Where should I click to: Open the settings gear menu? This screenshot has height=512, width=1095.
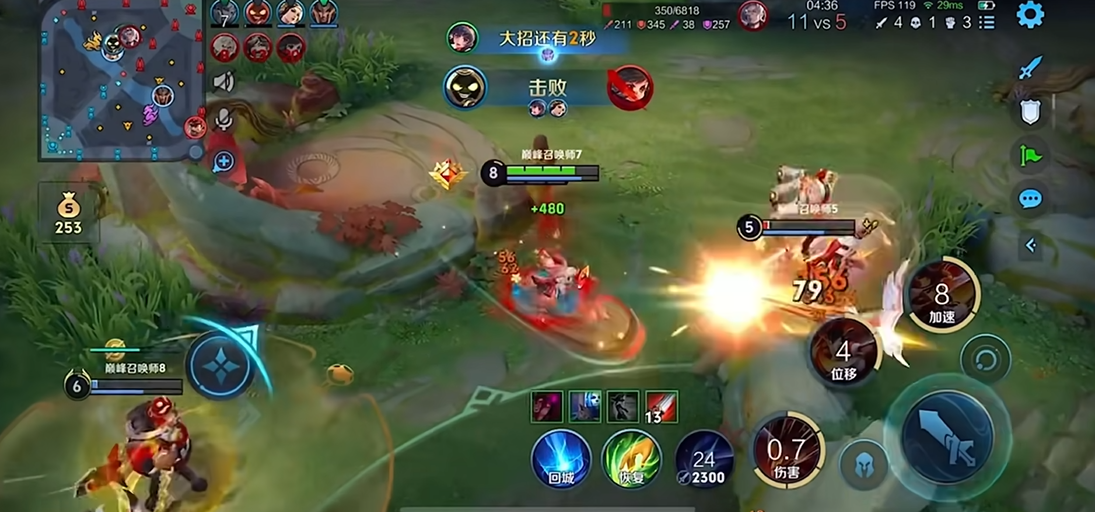1030,15
